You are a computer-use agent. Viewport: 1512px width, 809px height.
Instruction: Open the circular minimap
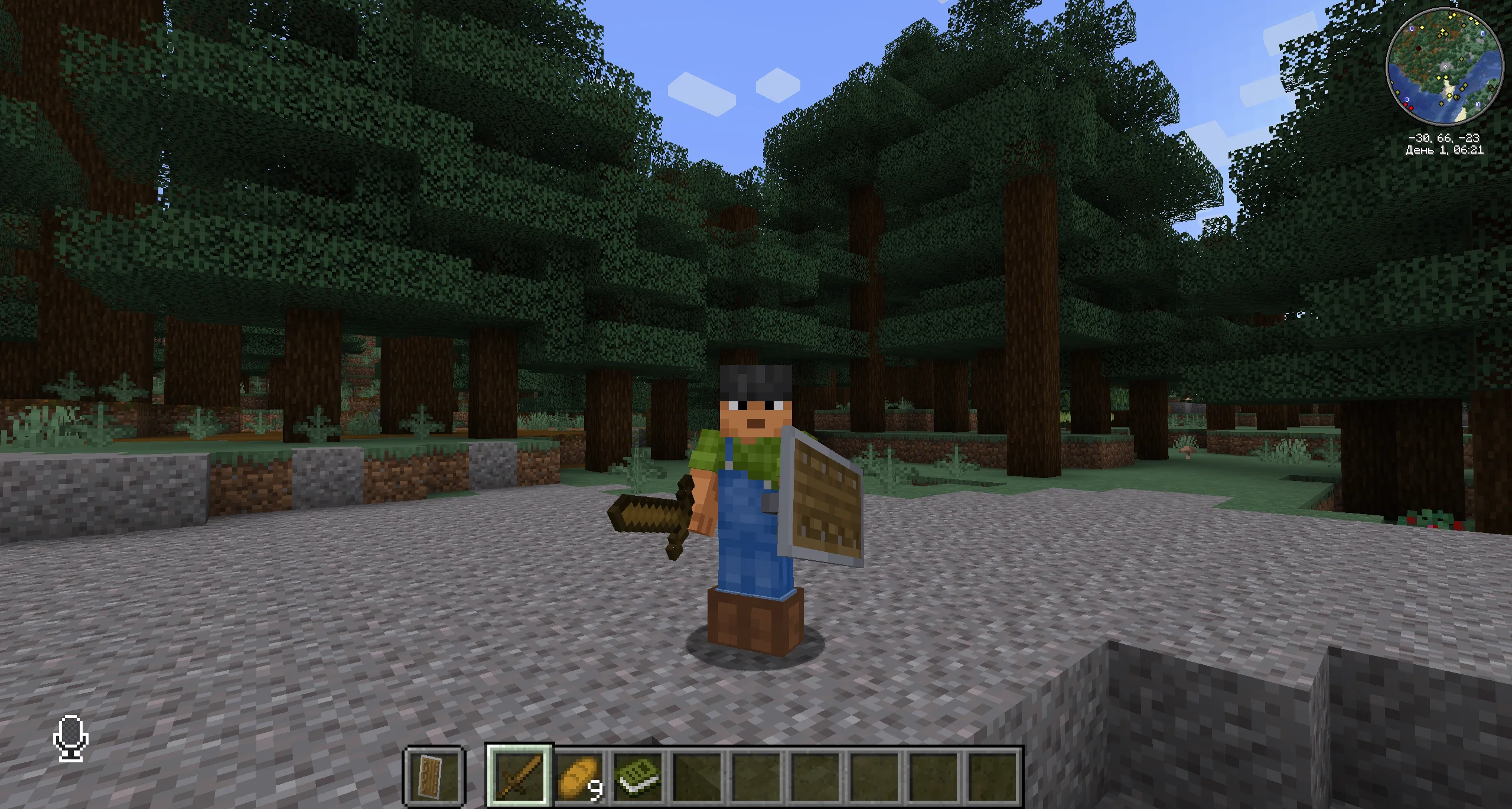point(1444,67)
